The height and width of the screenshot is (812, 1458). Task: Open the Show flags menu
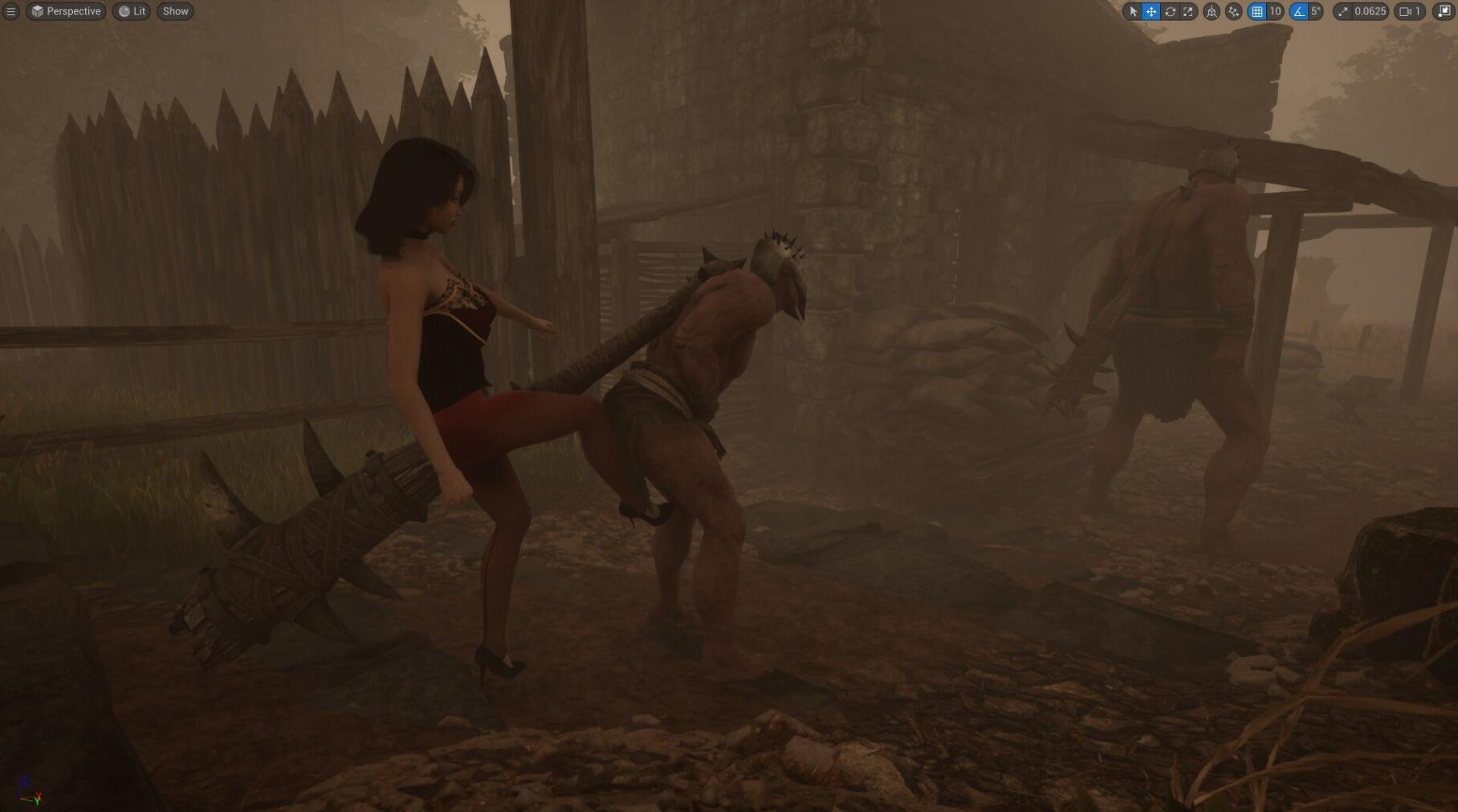175,11
